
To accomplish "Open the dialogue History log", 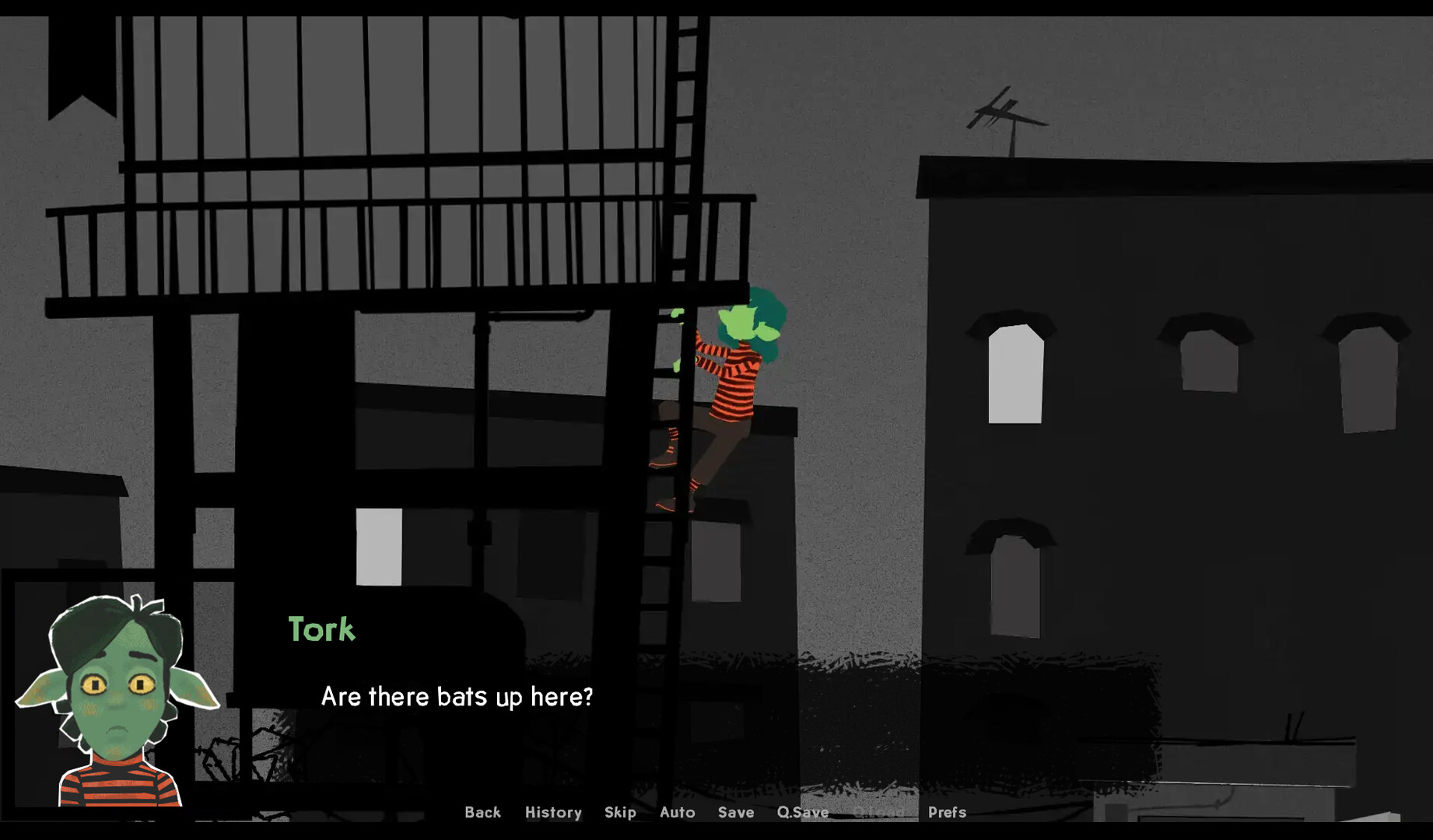I will (553, 812).
